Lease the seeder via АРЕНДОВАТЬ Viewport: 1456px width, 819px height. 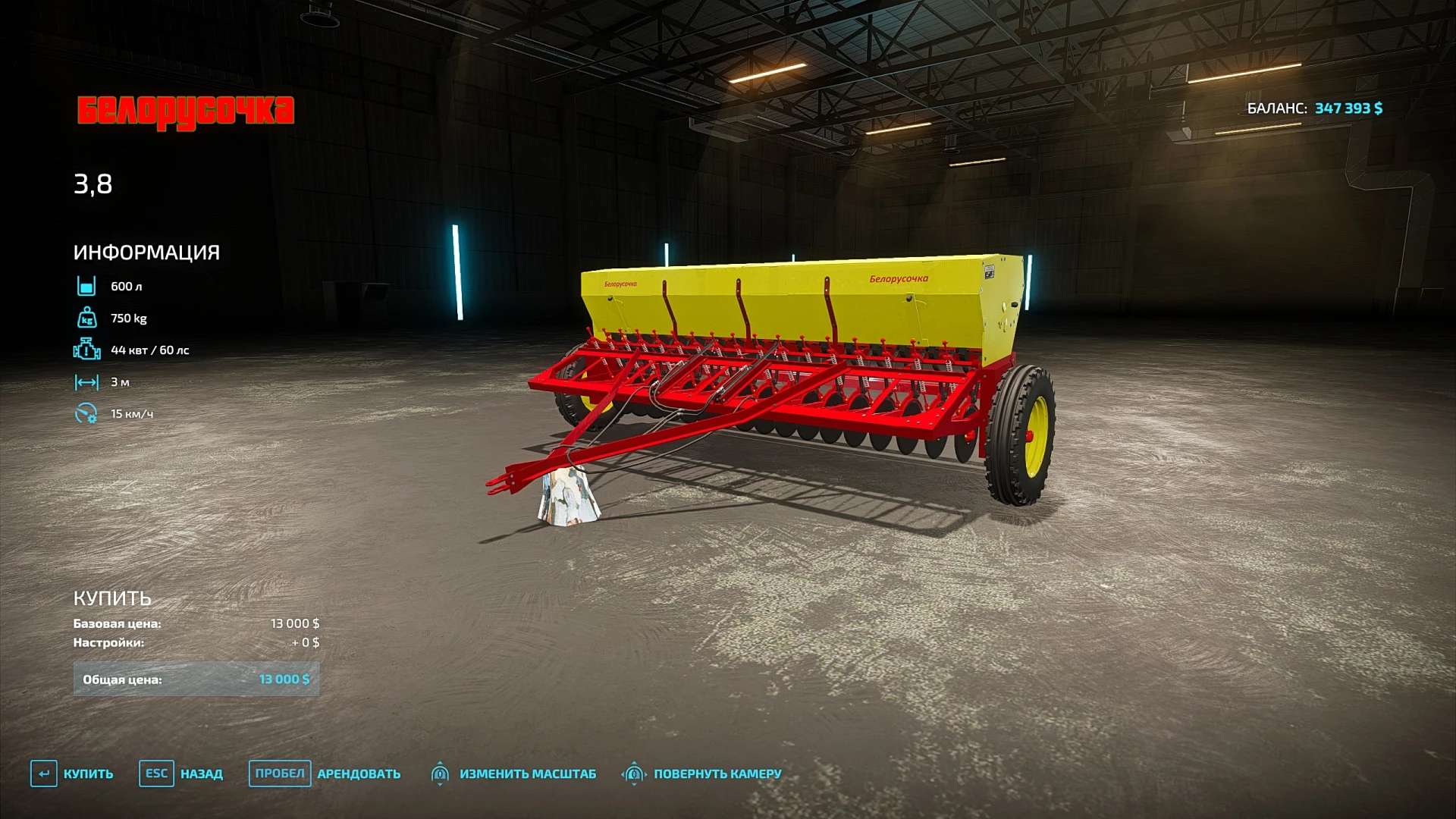coord(325,773)
